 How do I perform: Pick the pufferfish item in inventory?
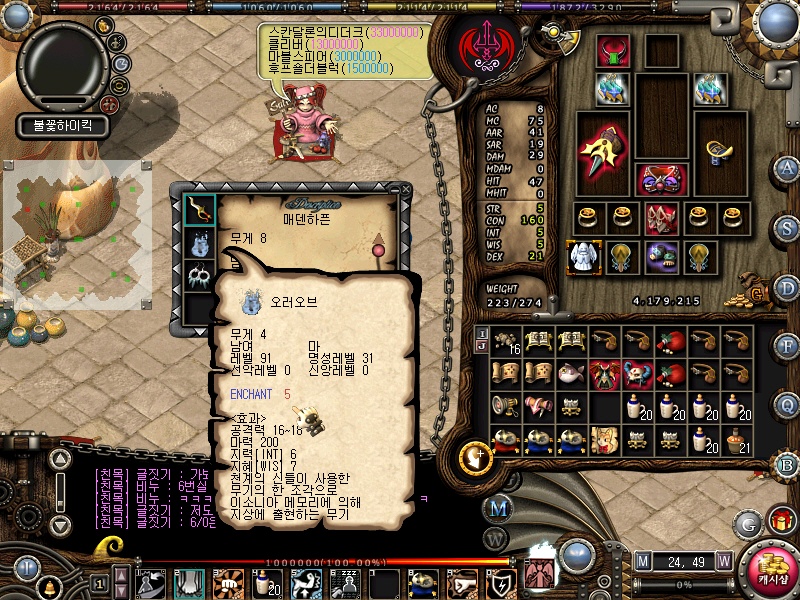click(573, 374)
